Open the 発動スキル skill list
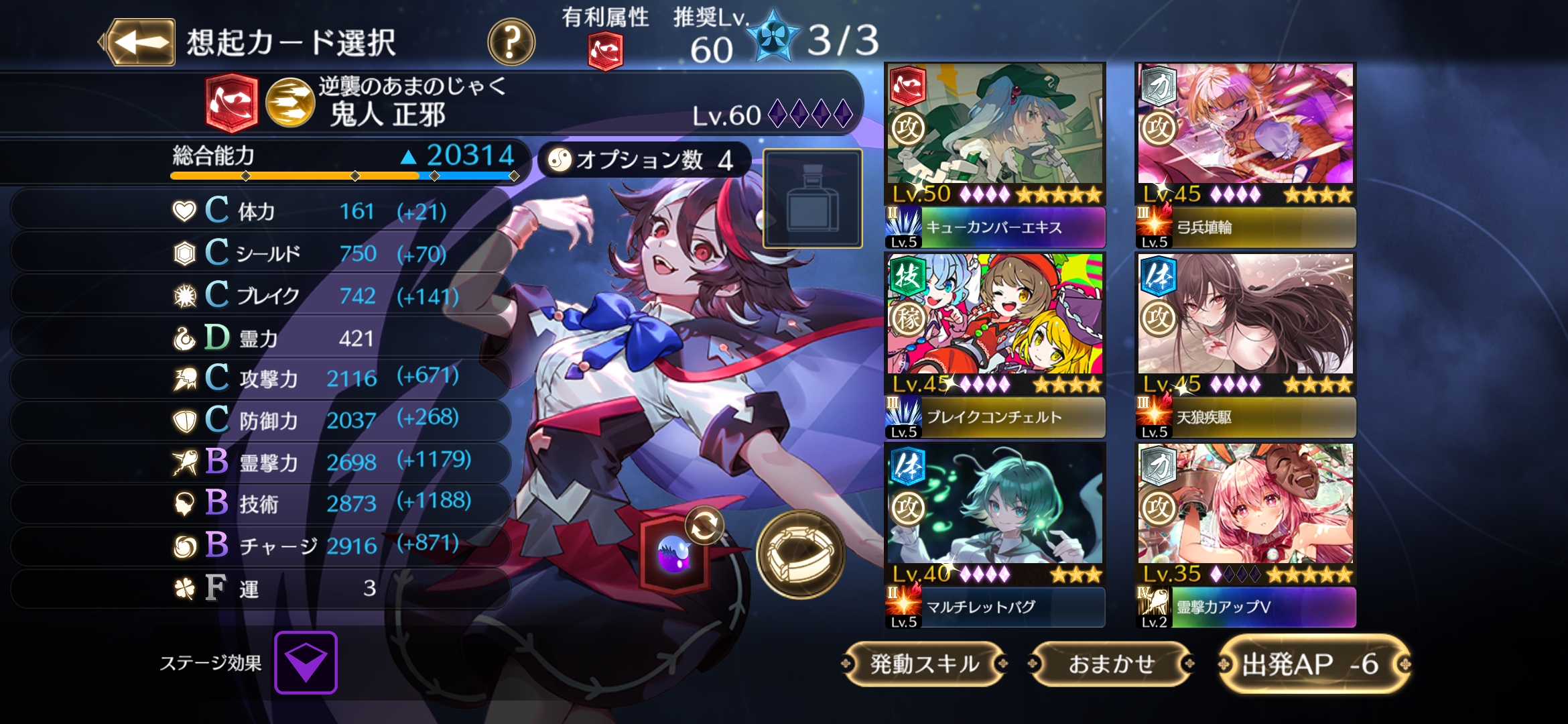Image resolution: width=1568 pixels, height=724 pixels. pyautogui.click(x=925, y=664)
